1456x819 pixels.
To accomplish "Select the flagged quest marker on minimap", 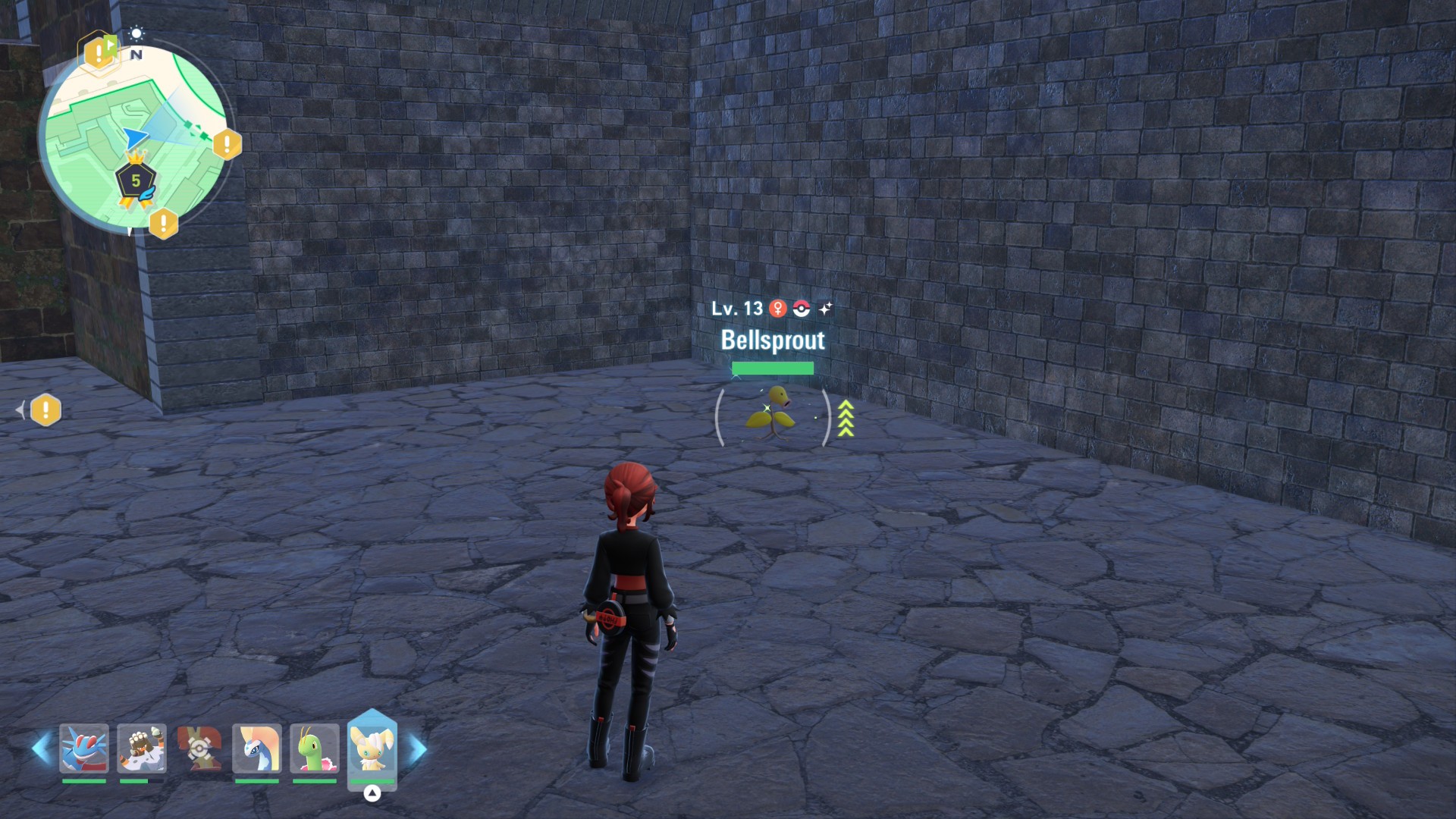I will (x=99, y=52).
